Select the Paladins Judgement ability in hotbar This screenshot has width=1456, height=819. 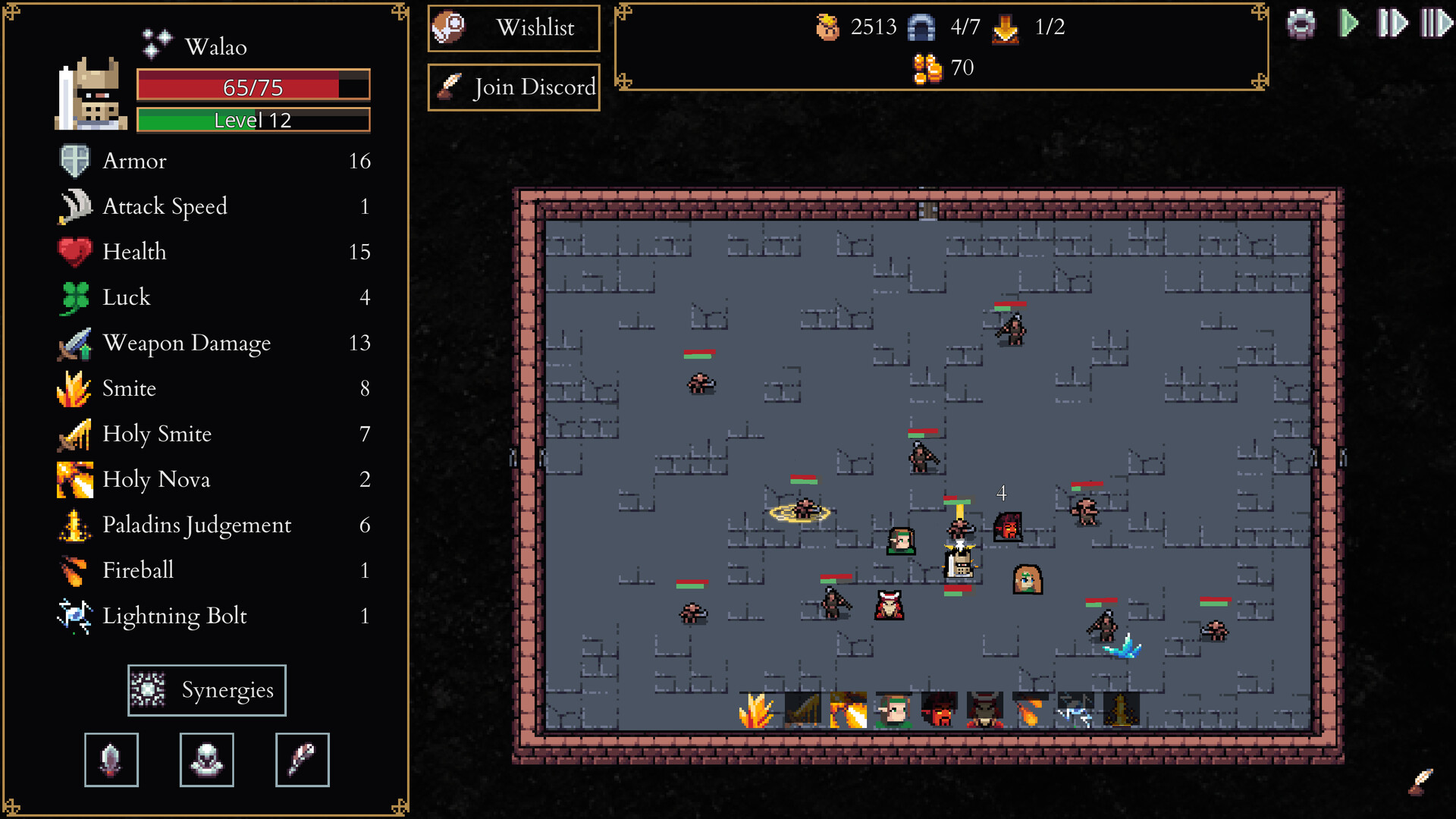click(1121, 711)
